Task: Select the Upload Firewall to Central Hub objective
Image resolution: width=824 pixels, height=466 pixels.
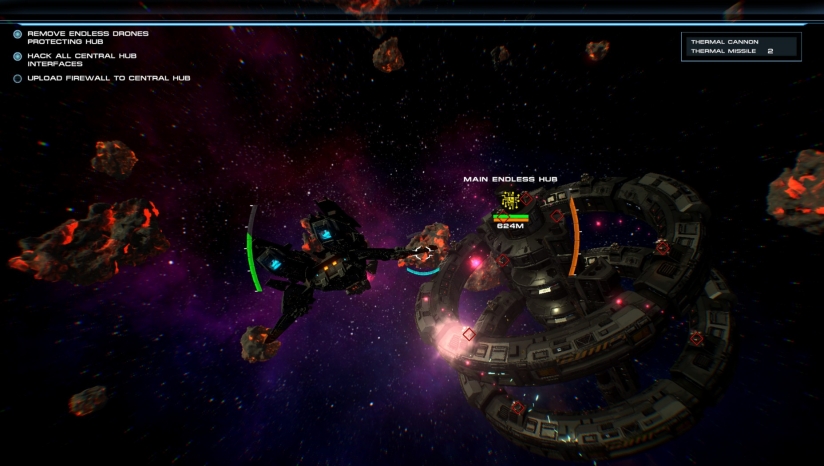Action: coord(108,78)
